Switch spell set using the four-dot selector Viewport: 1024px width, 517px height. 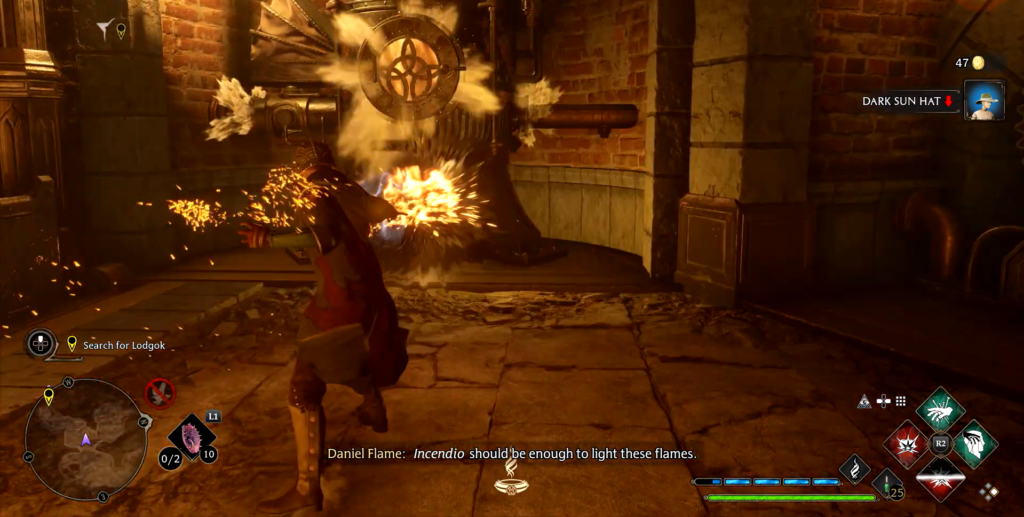988,491
